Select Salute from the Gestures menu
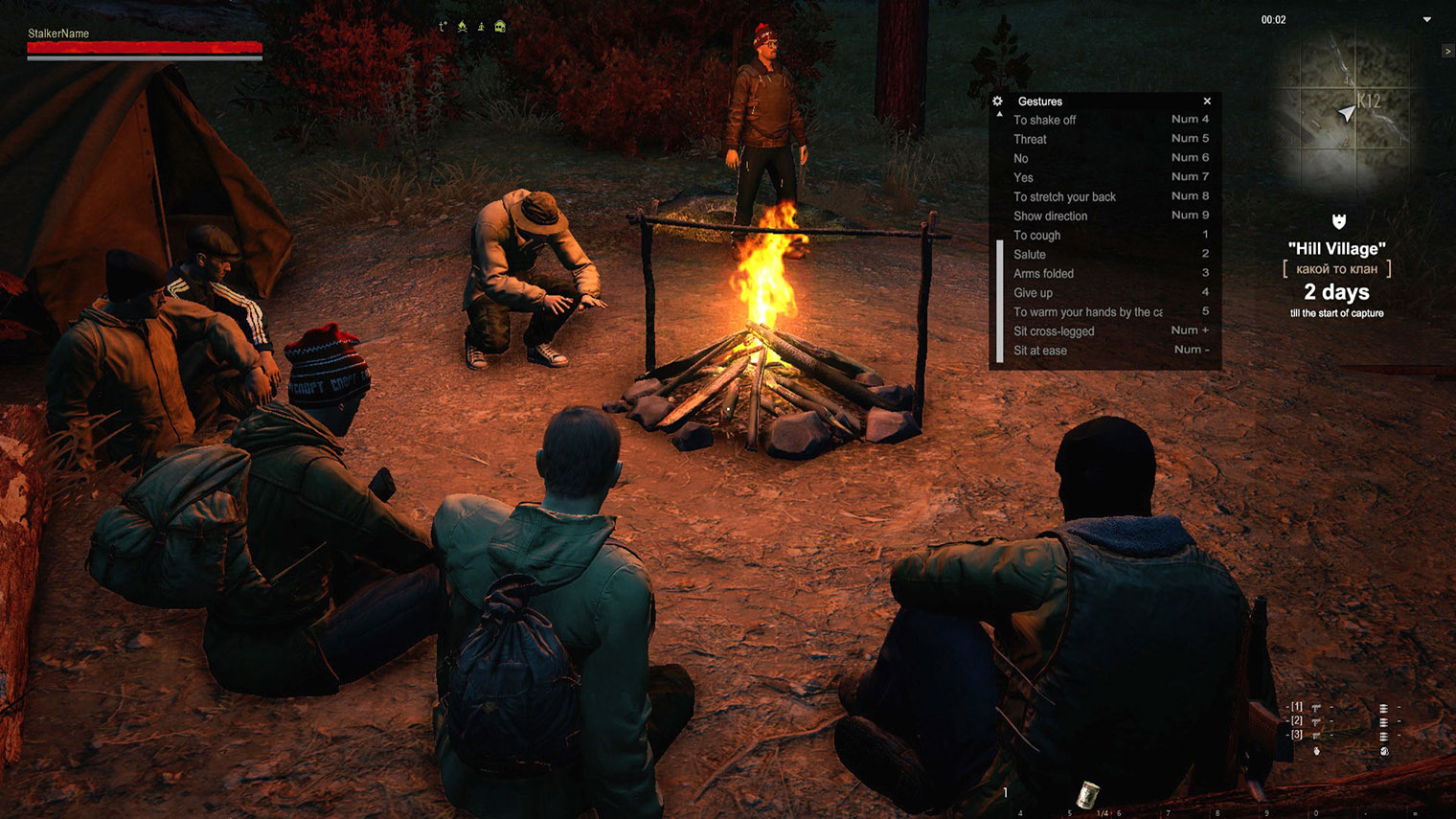The height and width of the screenshot is (819, 1456). coord(1030,254)
